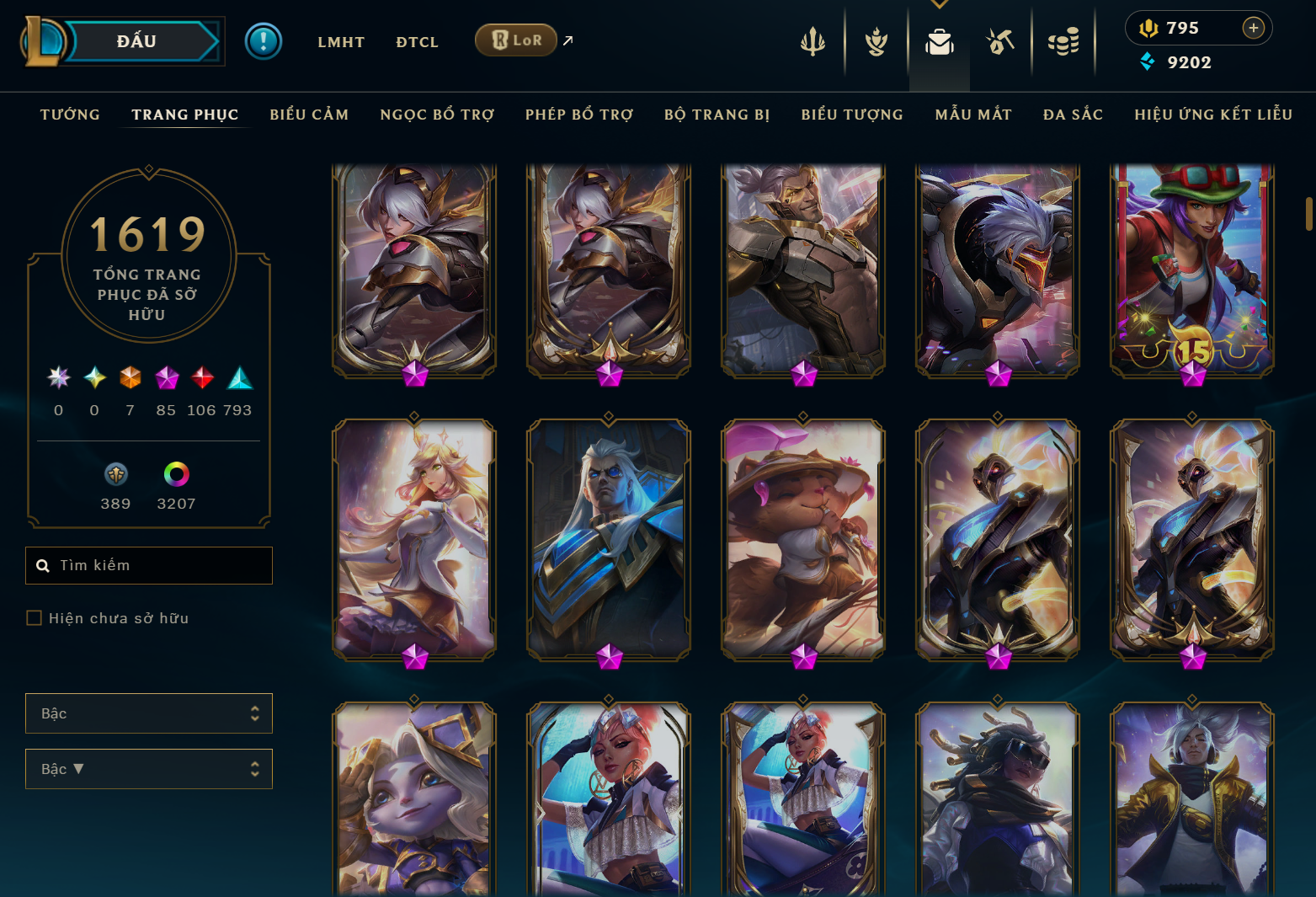Switch to the BIỂU CẢM tab

(309, 115)
